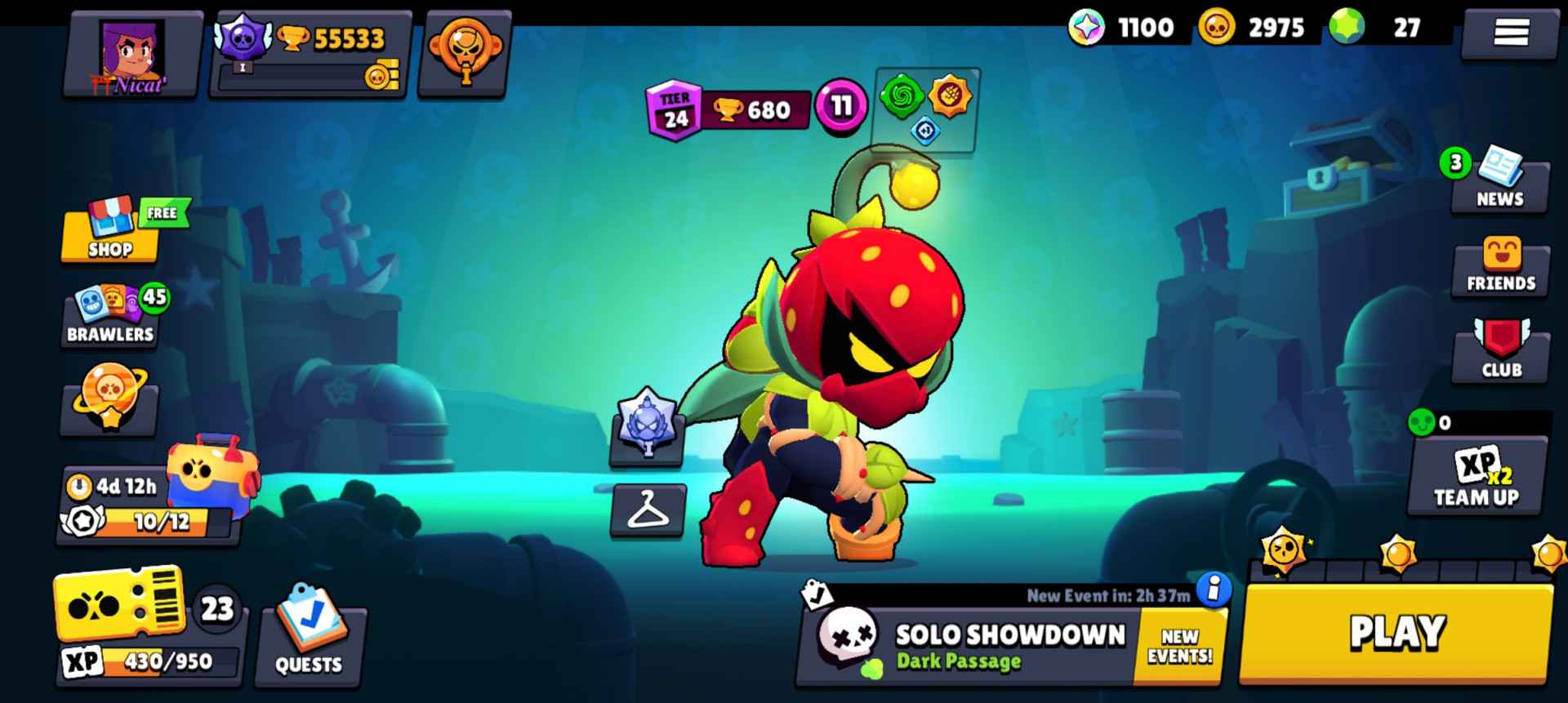1568x703 pixels.
Task: Select the orange star power icon
Action: click(x=951, y=96)
